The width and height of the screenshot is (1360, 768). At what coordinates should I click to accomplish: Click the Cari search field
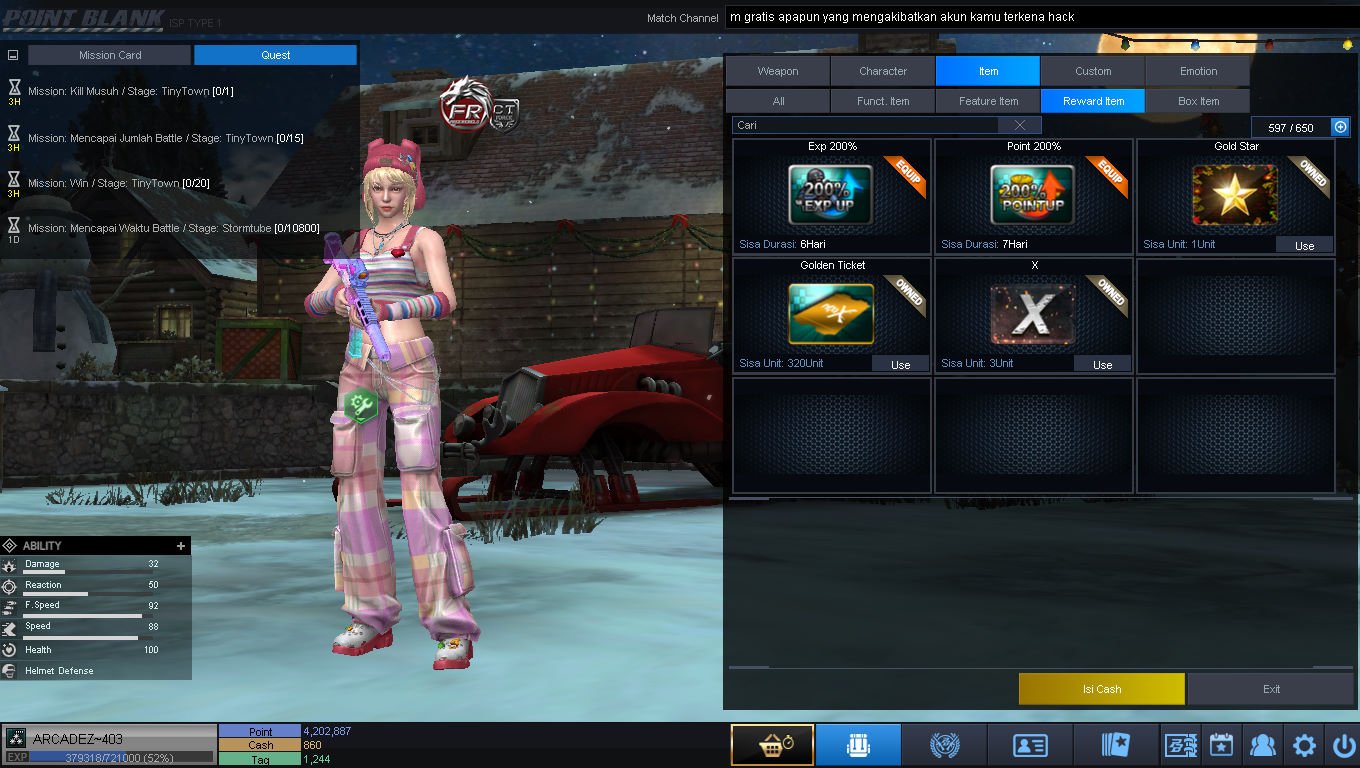pyautogui.click(x=865, y=125)
